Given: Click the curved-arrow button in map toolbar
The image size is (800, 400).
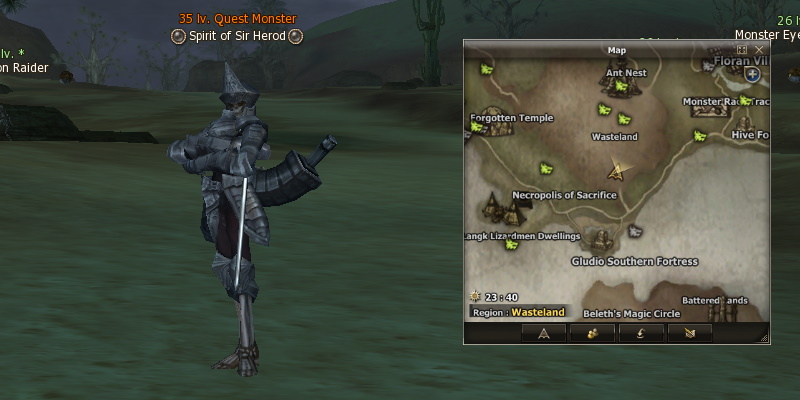Looking at the screenshot, I should (x=641, y=333).
